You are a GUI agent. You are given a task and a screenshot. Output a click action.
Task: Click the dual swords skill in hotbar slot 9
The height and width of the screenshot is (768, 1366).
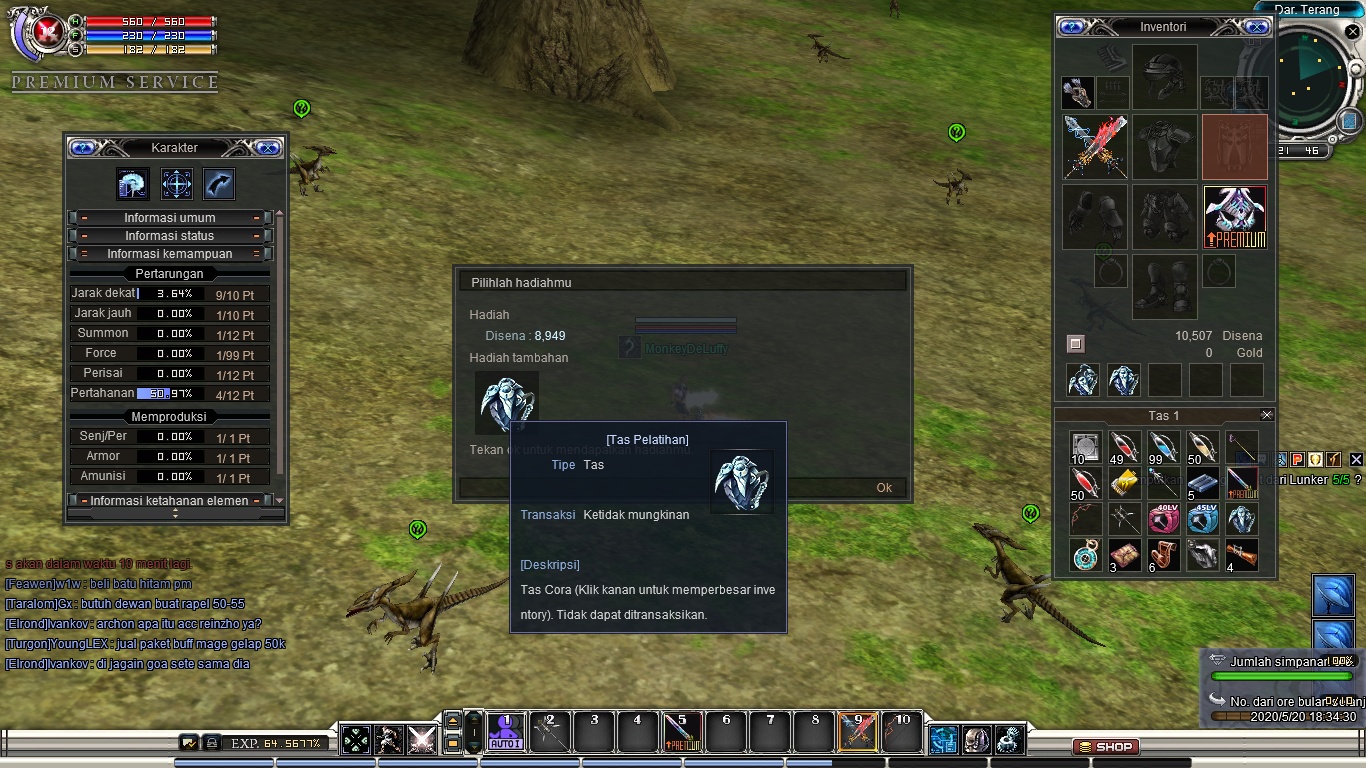pos(859,733)
